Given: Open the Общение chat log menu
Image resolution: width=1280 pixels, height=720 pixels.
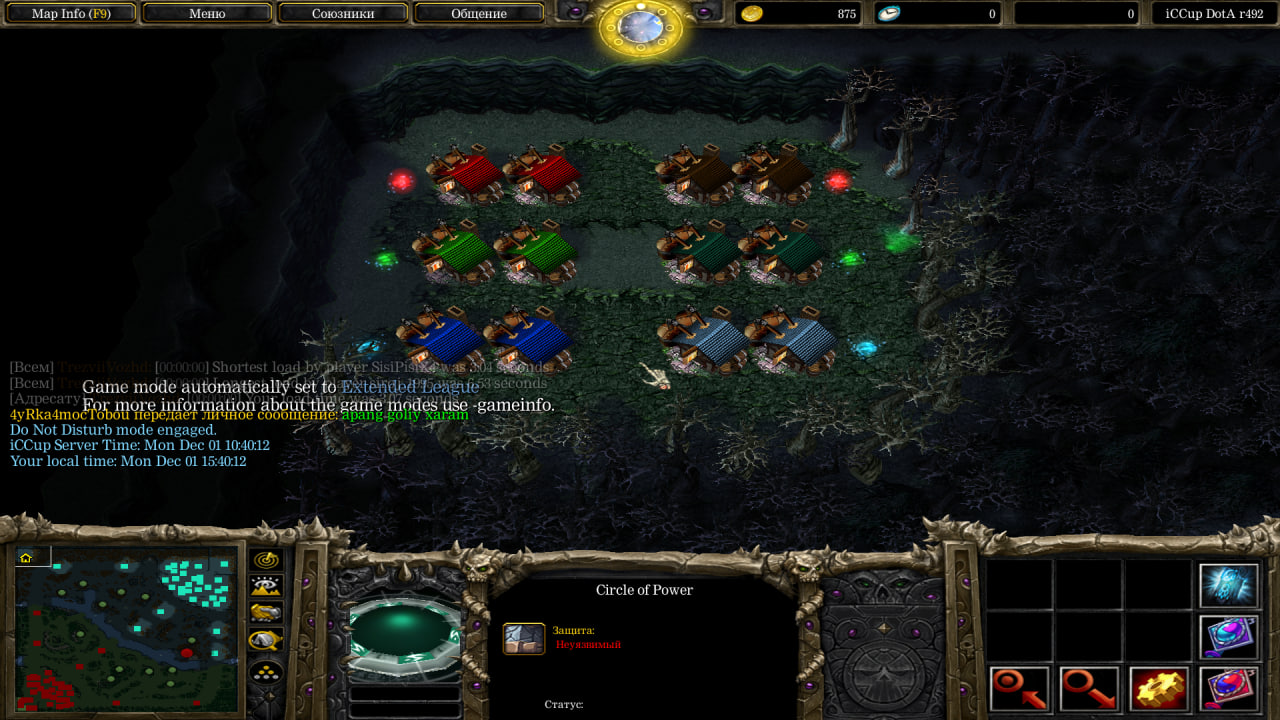Looking at the screenshot, I should pos(479,14).
